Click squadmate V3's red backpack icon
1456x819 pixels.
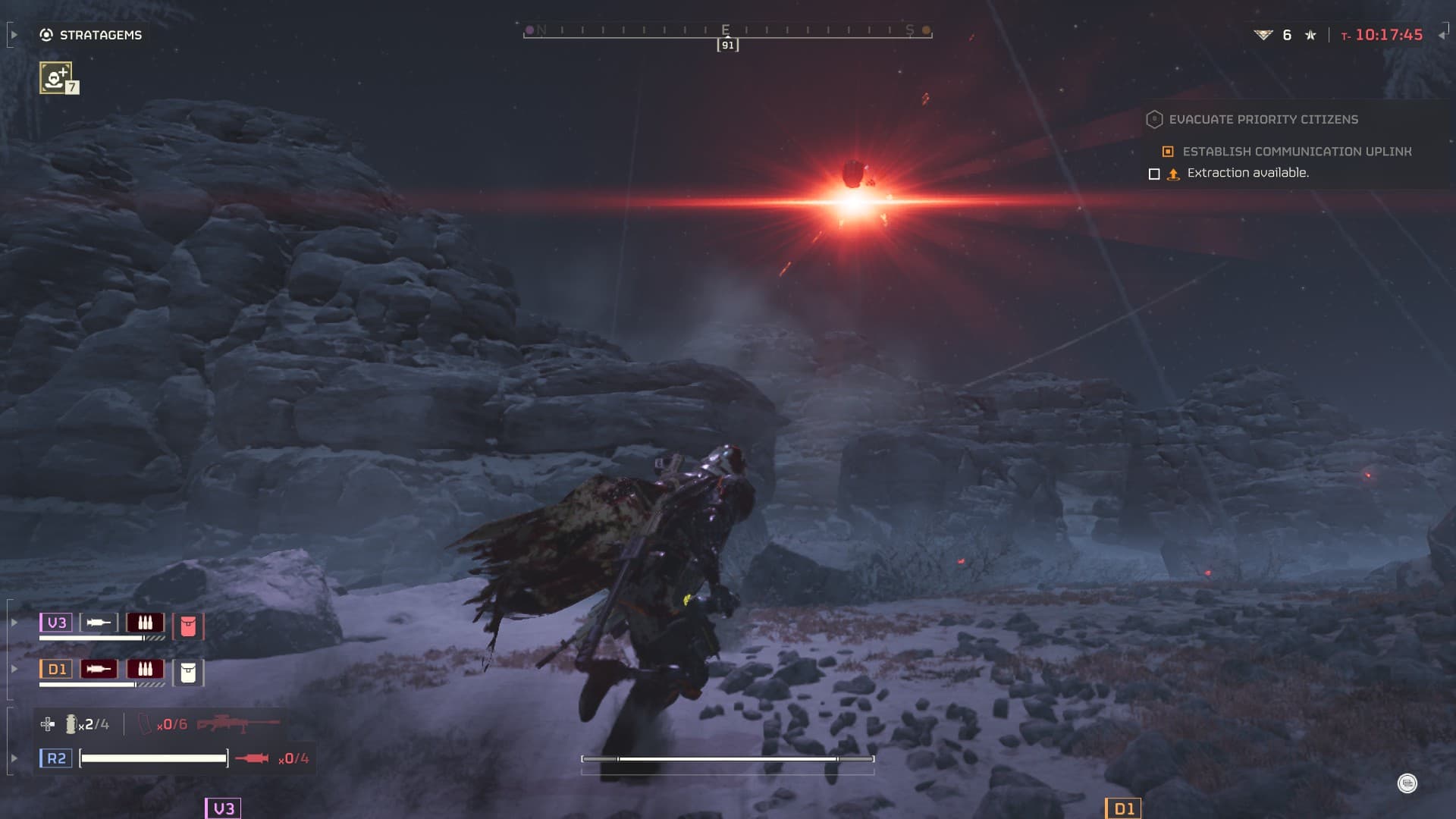tap(188, 626)
